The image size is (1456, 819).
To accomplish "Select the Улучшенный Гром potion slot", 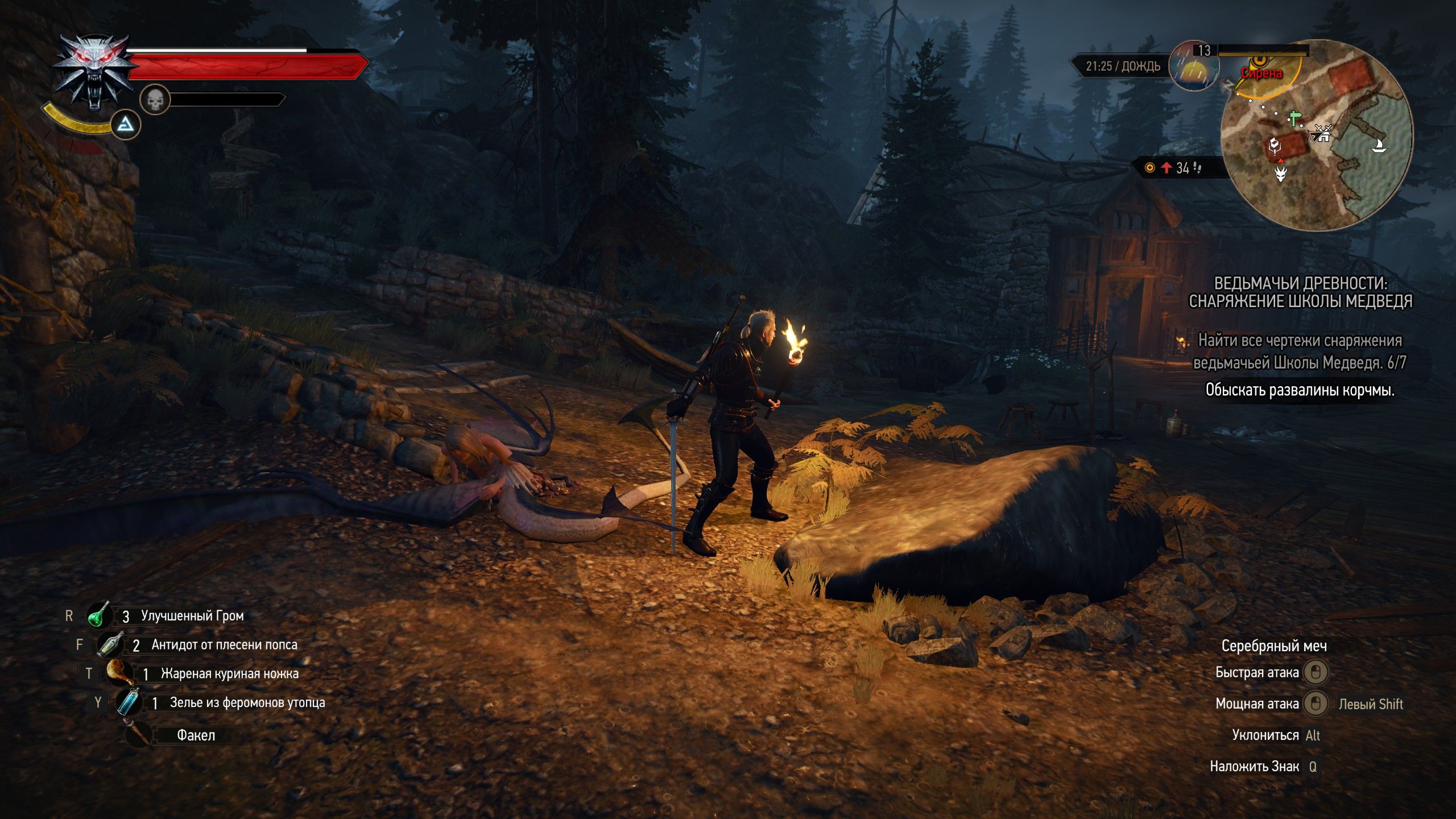I will click(98, 615).
